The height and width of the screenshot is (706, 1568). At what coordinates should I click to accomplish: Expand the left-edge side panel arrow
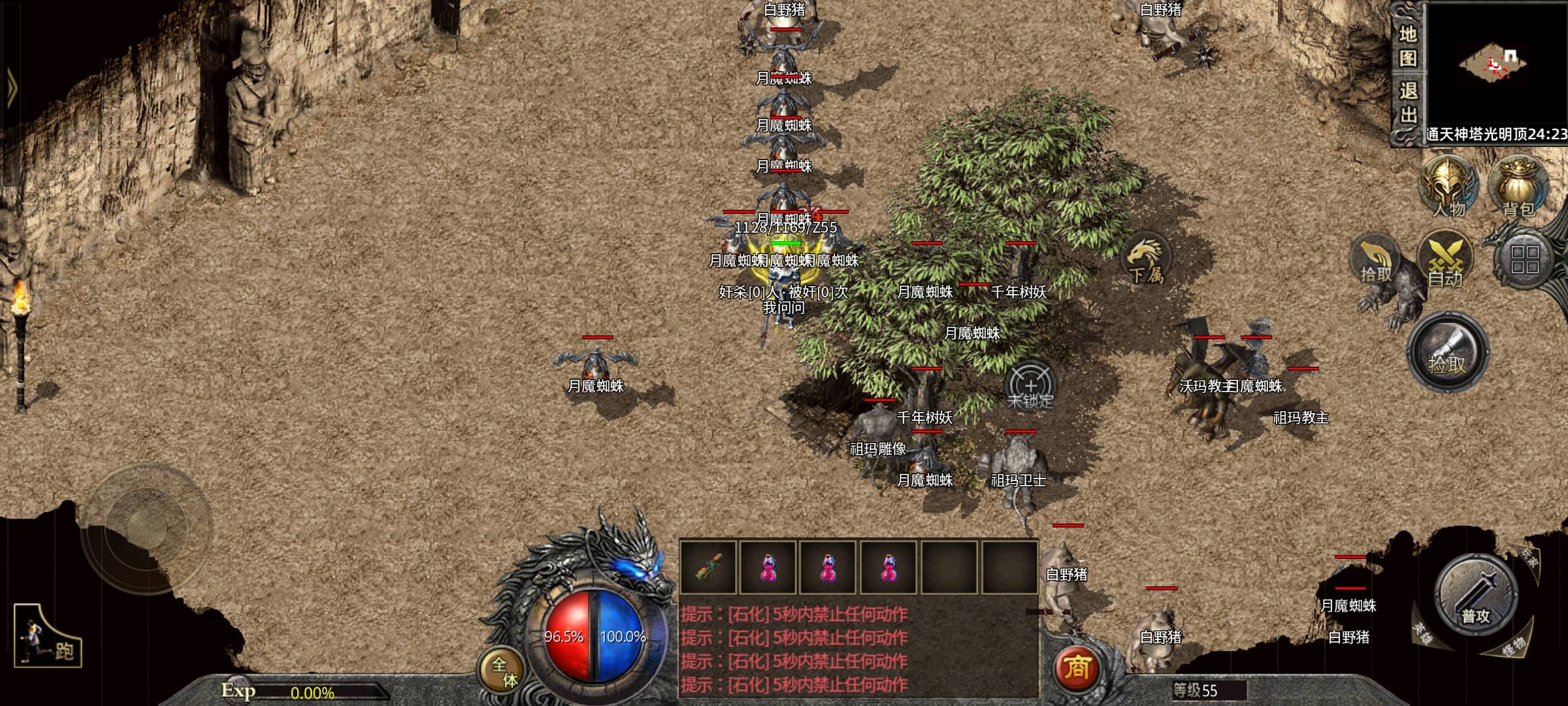click(x=10, y=88)
